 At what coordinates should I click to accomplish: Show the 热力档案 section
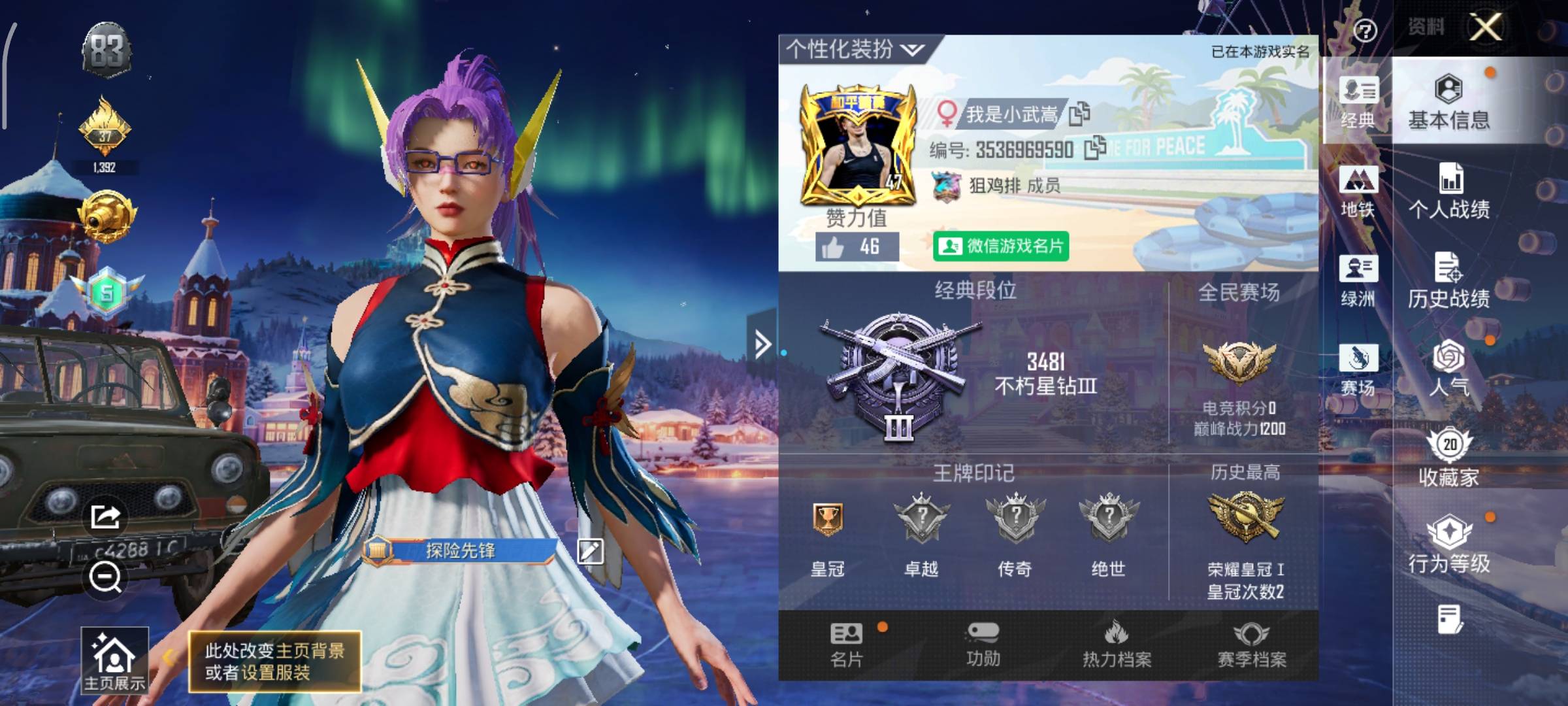tap(1117, 645)
